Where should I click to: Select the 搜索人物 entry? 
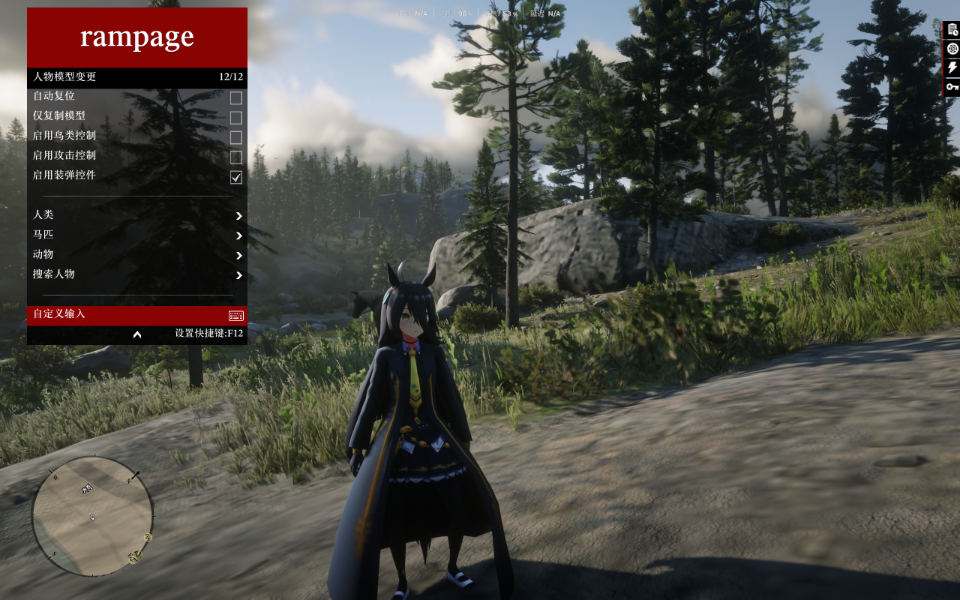click(x=137, y=274)
